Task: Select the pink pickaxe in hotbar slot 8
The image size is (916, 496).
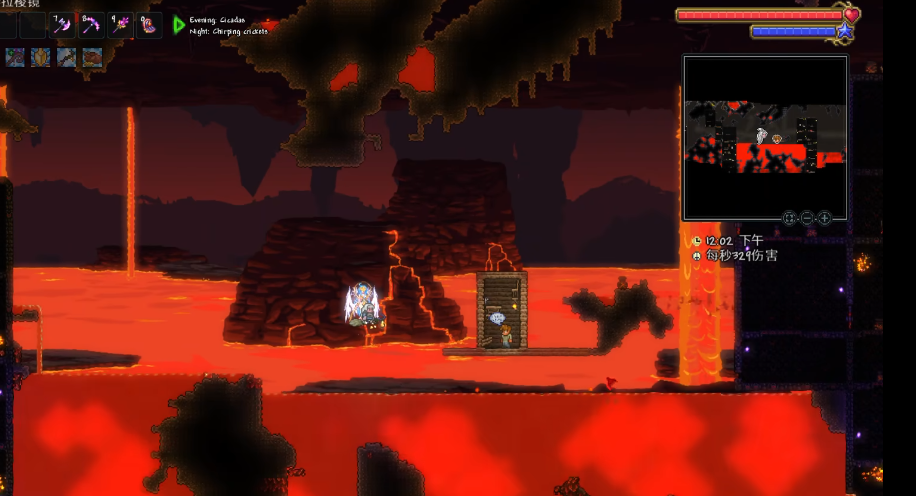Action: click(x=91, y=24)
